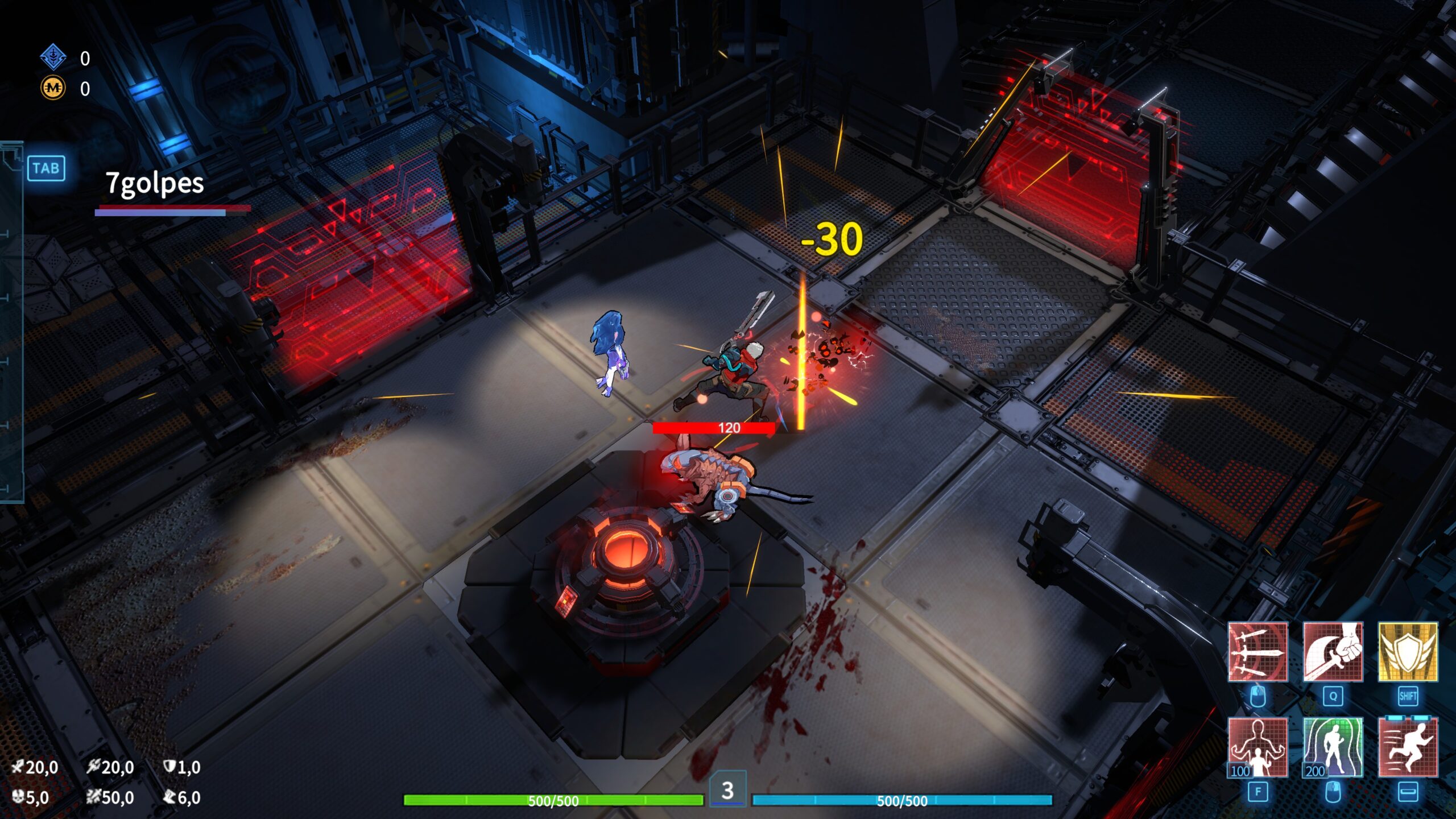
Task: Activate the flexing figure power-up skill
Action: click(1258, 747)
